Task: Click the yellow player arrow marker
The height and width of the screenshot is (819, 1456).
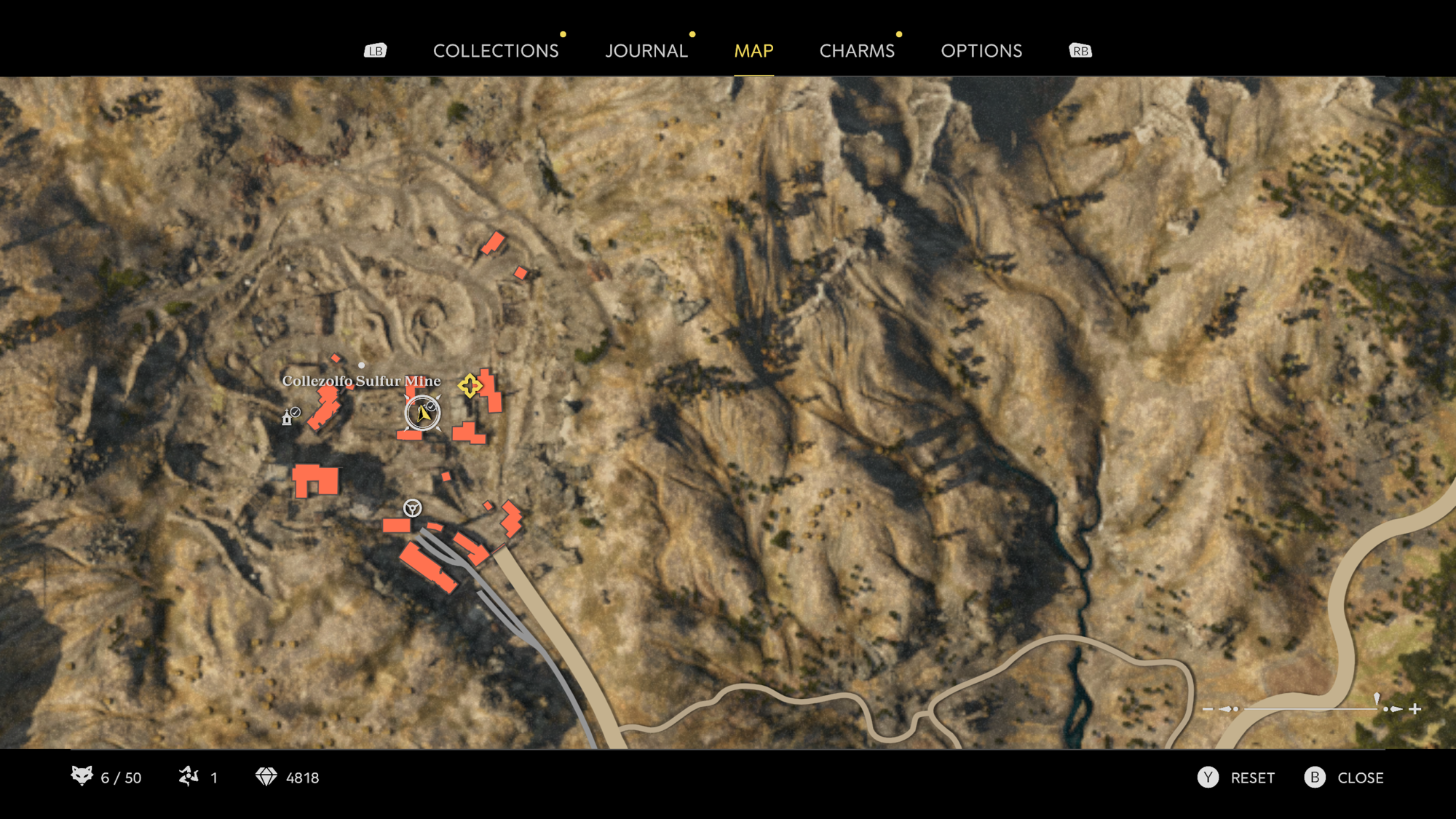Action: (x=423, y=414)
